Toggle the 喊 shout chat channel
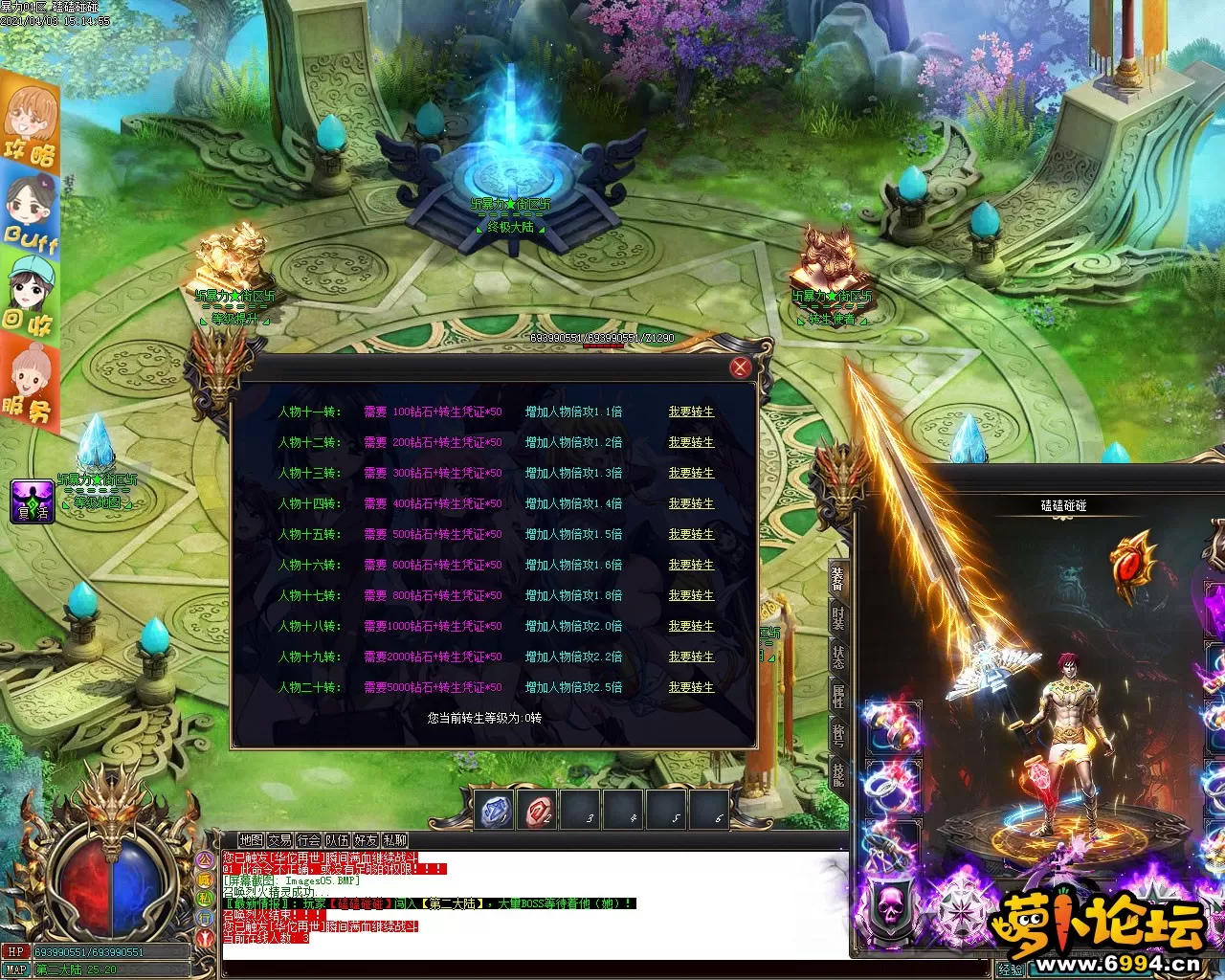 [x=205, y=879]
